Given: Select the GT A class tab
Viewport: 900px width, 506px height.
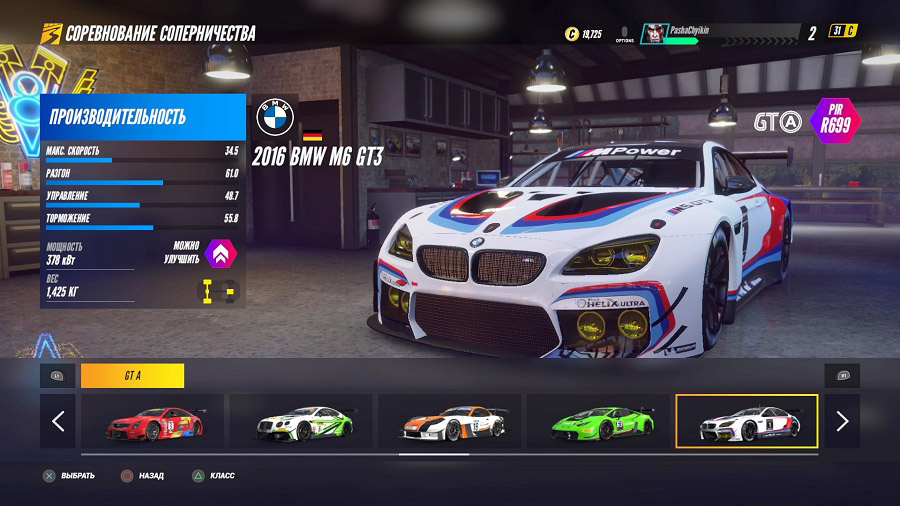Looking at the screenshot, I should (132, 376).
